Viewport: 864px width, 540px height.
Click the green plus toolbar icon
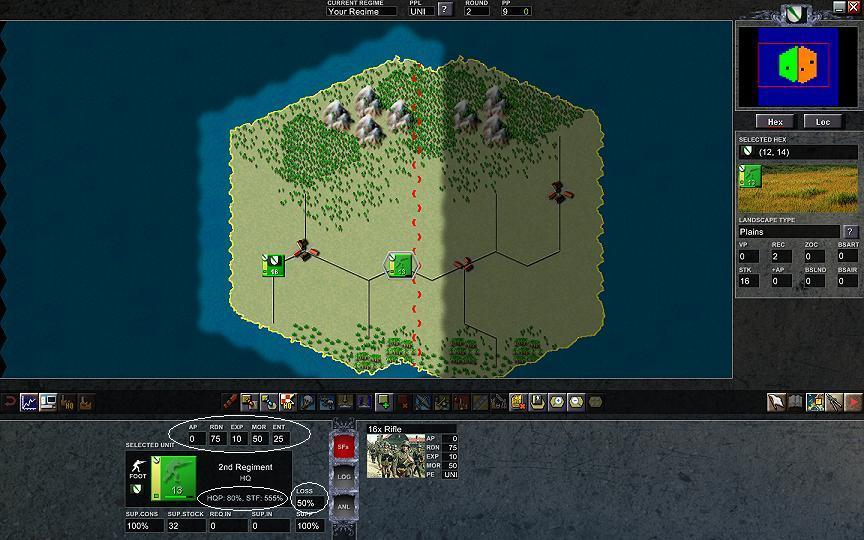pos(383,402)
